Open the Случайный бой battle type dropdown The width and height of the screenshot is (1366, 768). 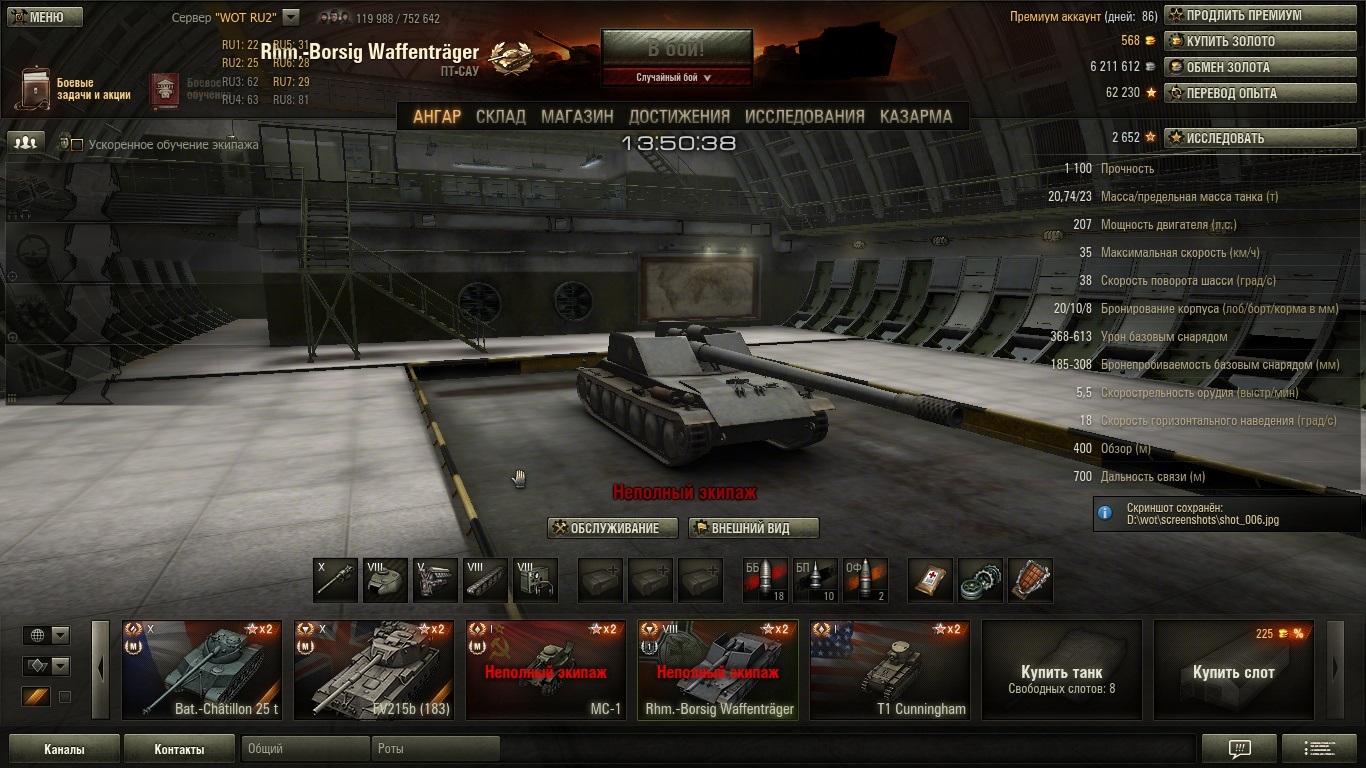tap(676, 77)
